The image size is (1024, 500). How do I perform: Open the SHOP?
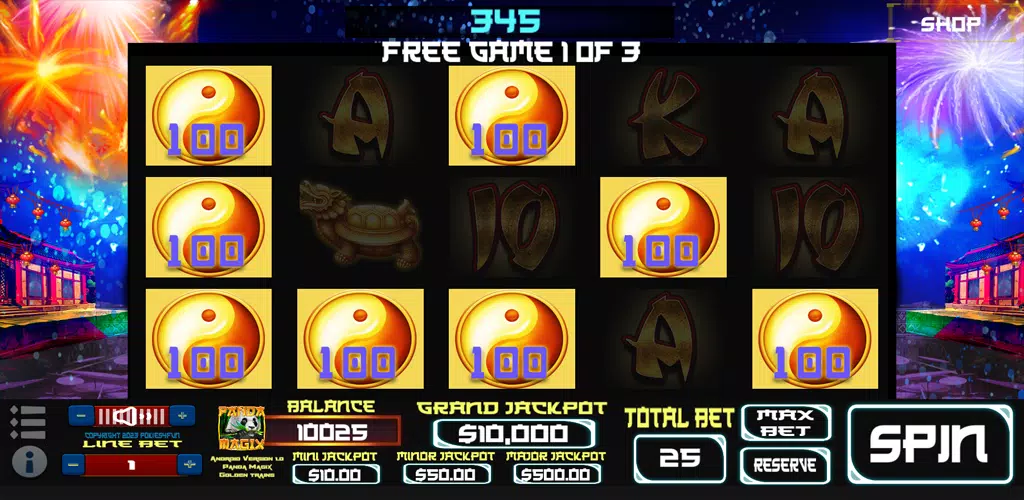point(950,23)
